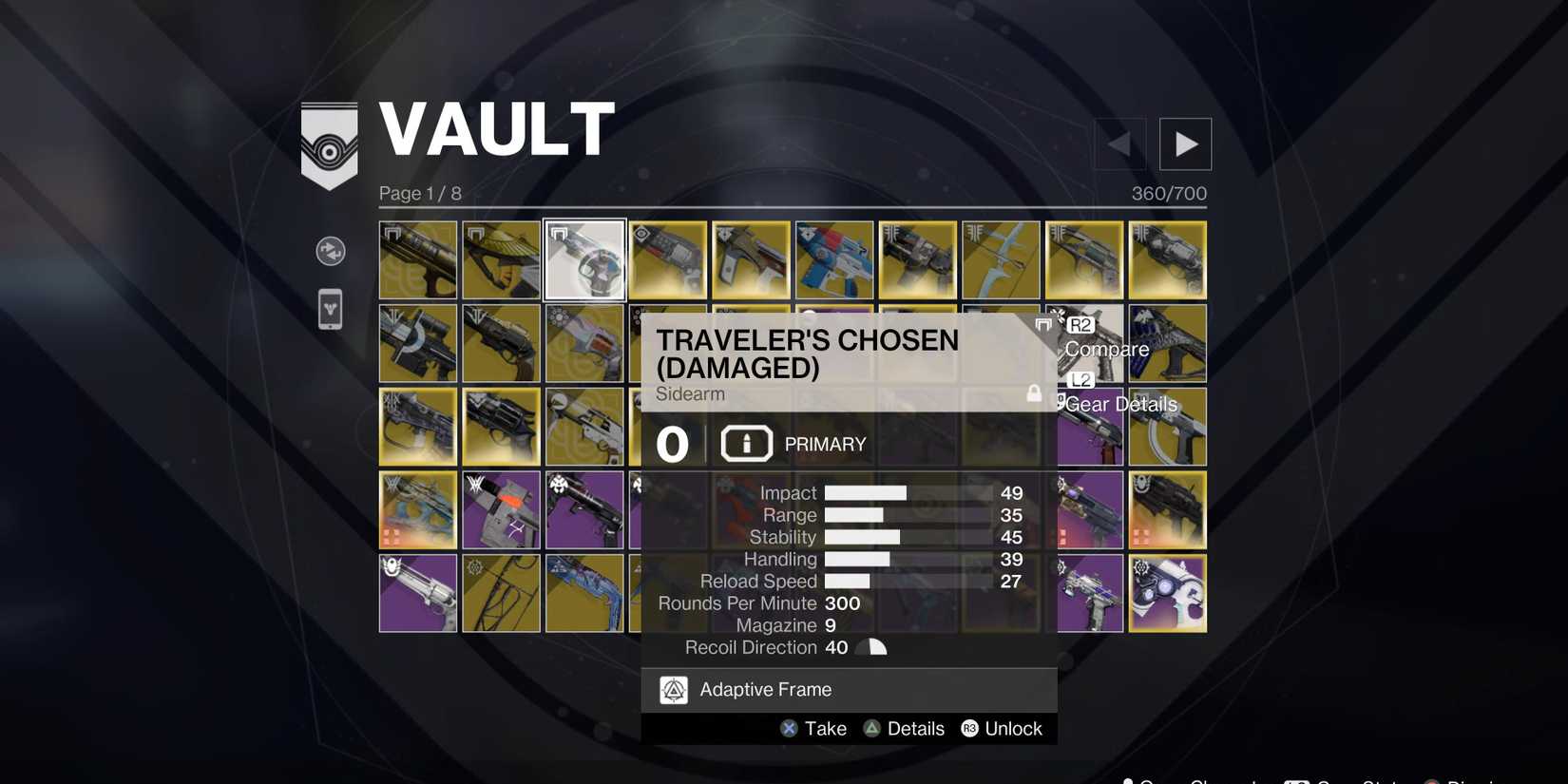The height and width of the screenshot is (784, 1568).
Task: Click the item transfer icon in the sidebar
Action: [x=330, y=251]
